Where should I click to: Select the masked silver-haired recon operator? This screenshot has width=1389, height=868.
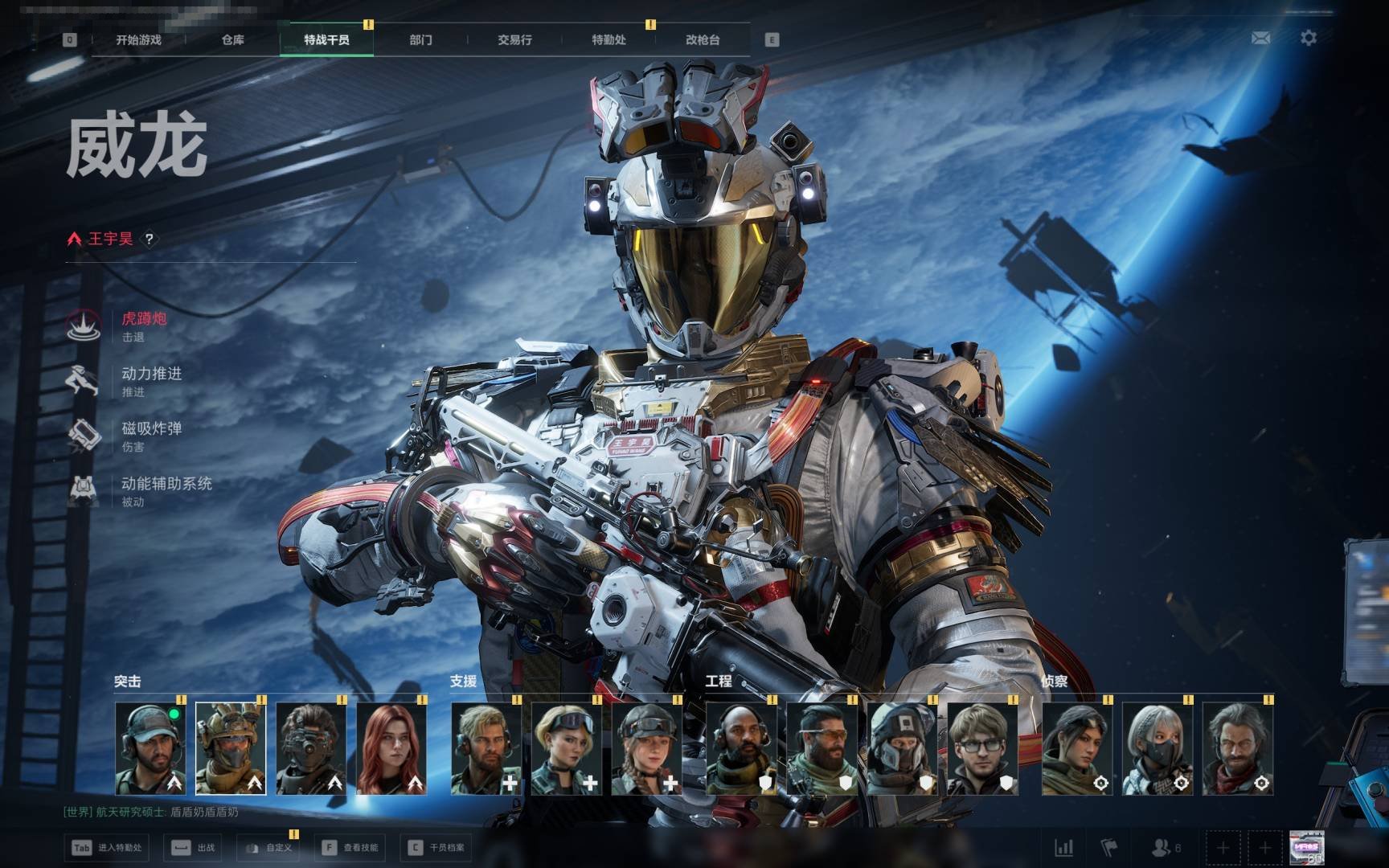(1157, 749)
